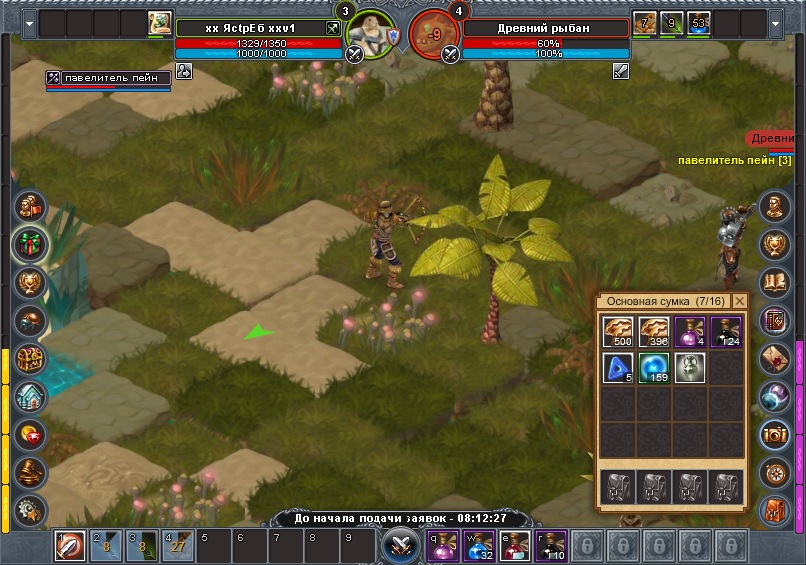Take a screenshot with the camera icon

(x=775, y=433)
